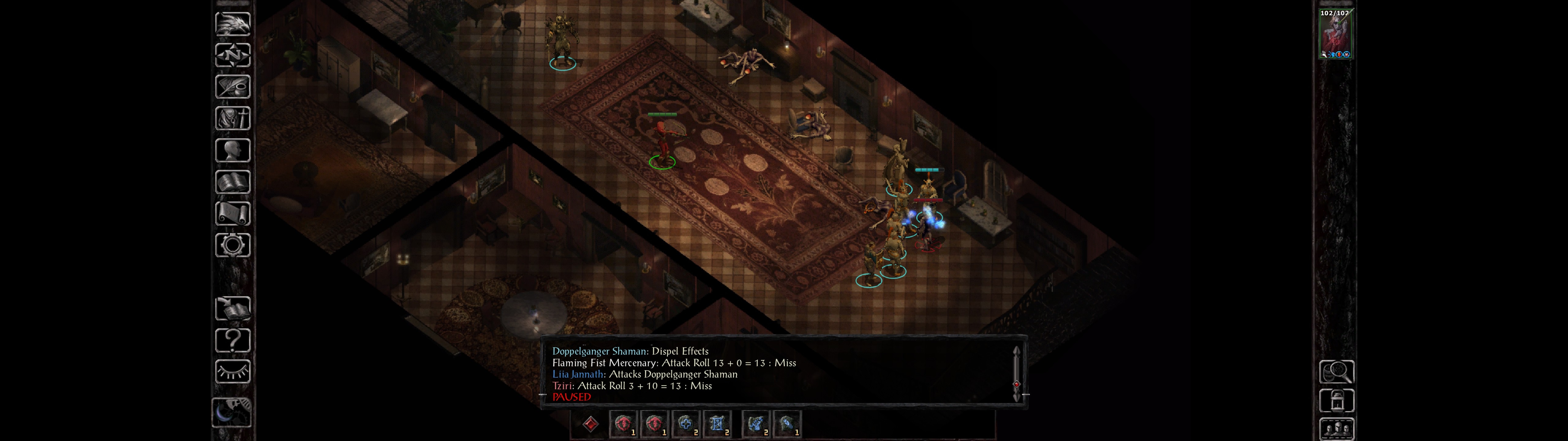The height and width of the screenshot is (441, 1568).
Task: Open the journal with the quill icon
Action: (232, 87)
